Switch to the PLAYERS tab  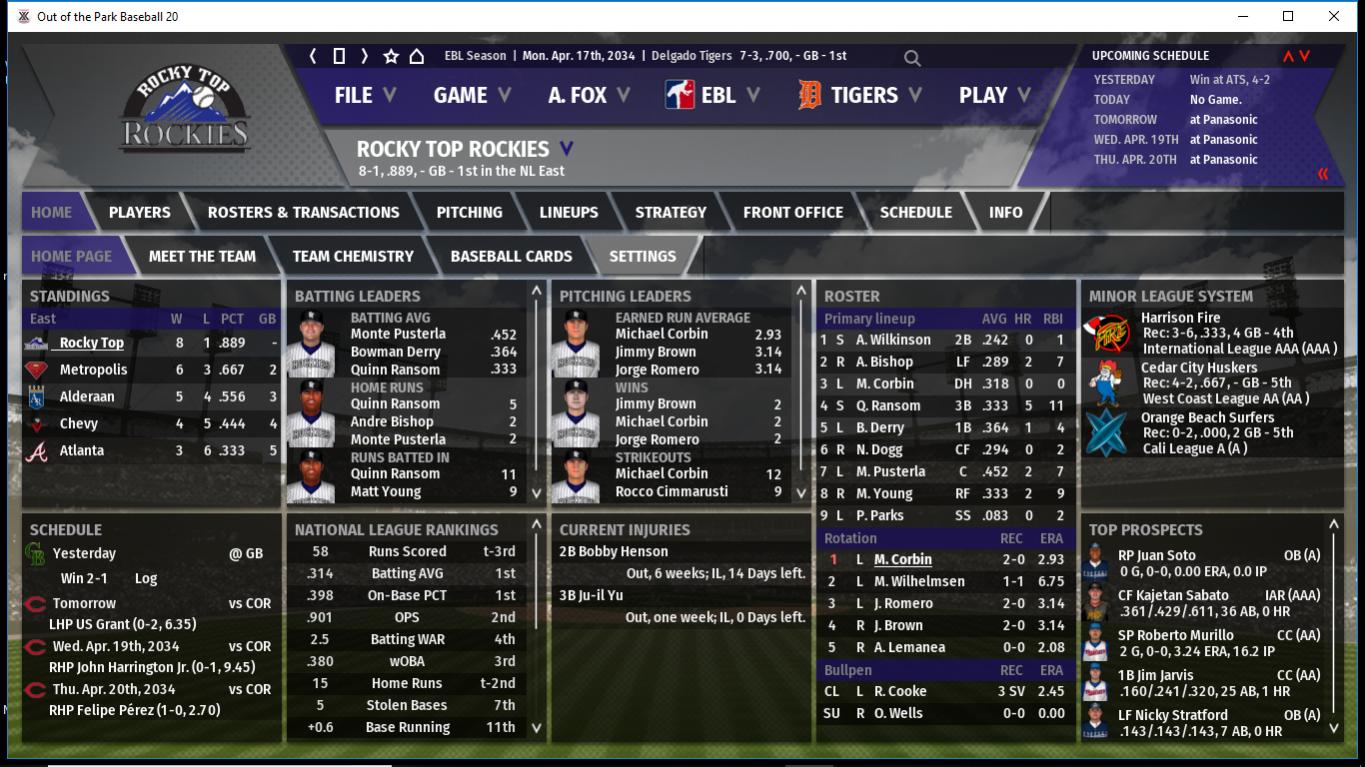139,212
